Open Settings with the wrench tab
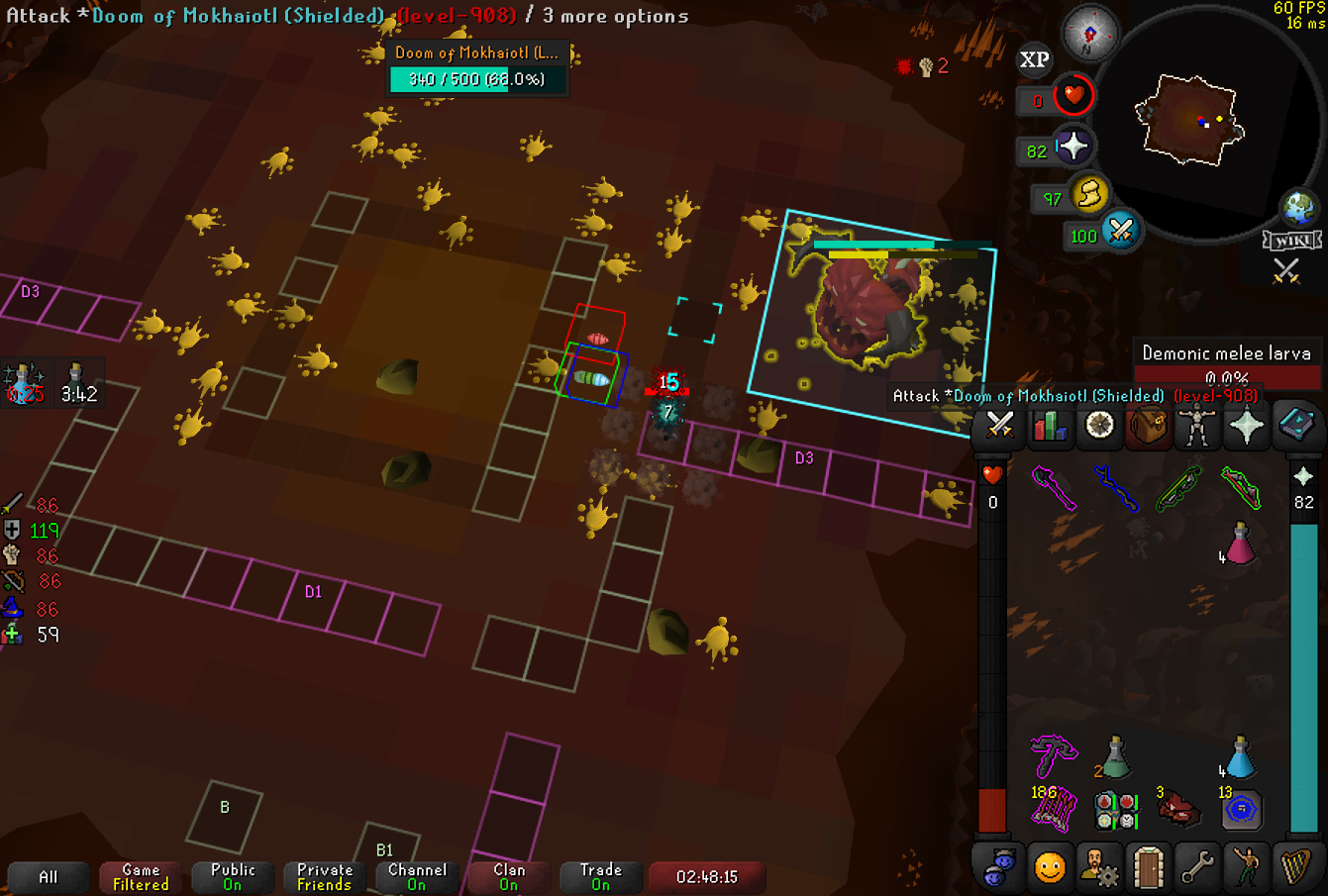Image resolution: width=1328 pixels, height=896 pixels. [1196, 867]
